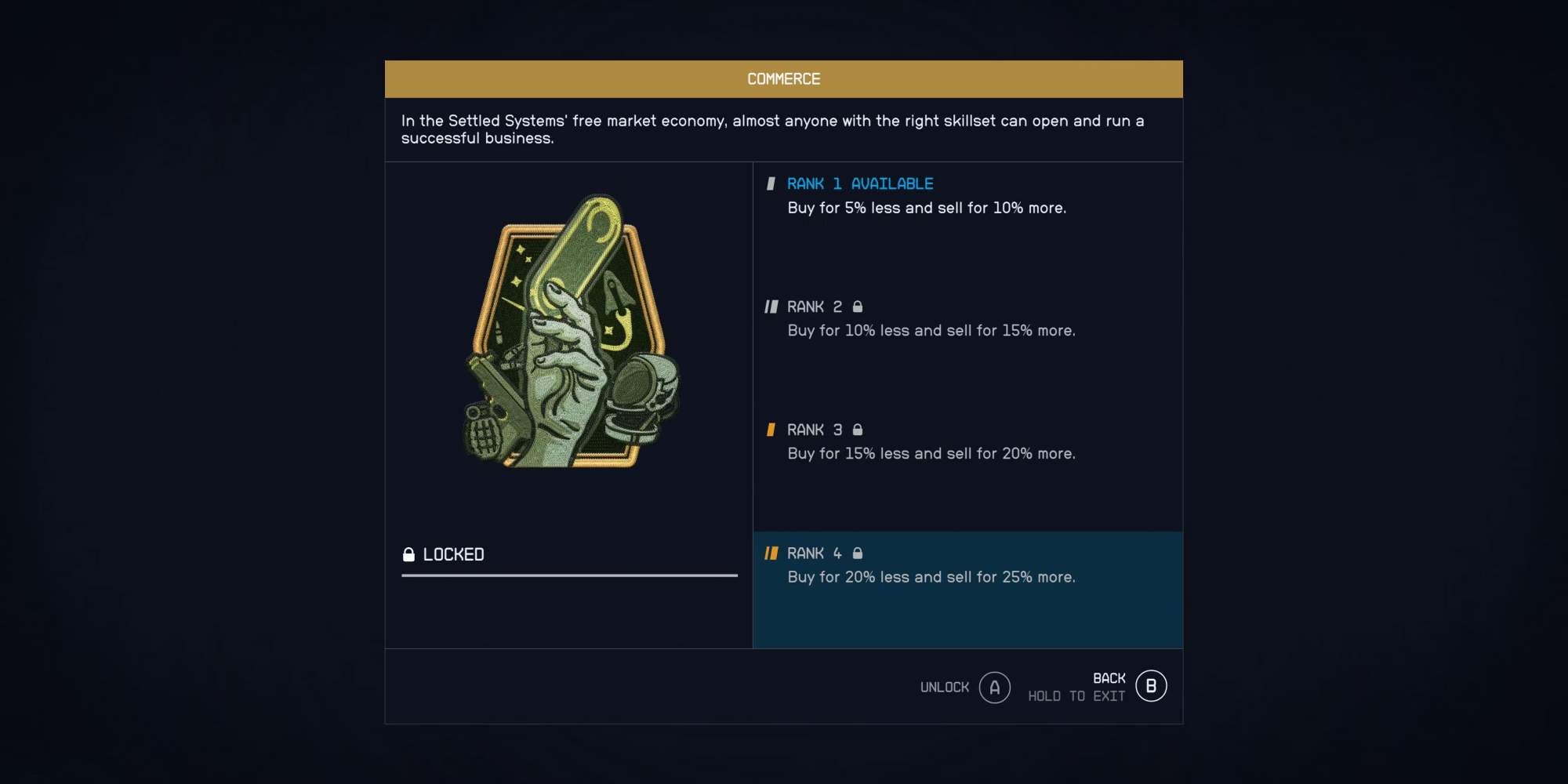Go back from the Commerce panel

coord(1150,687)
